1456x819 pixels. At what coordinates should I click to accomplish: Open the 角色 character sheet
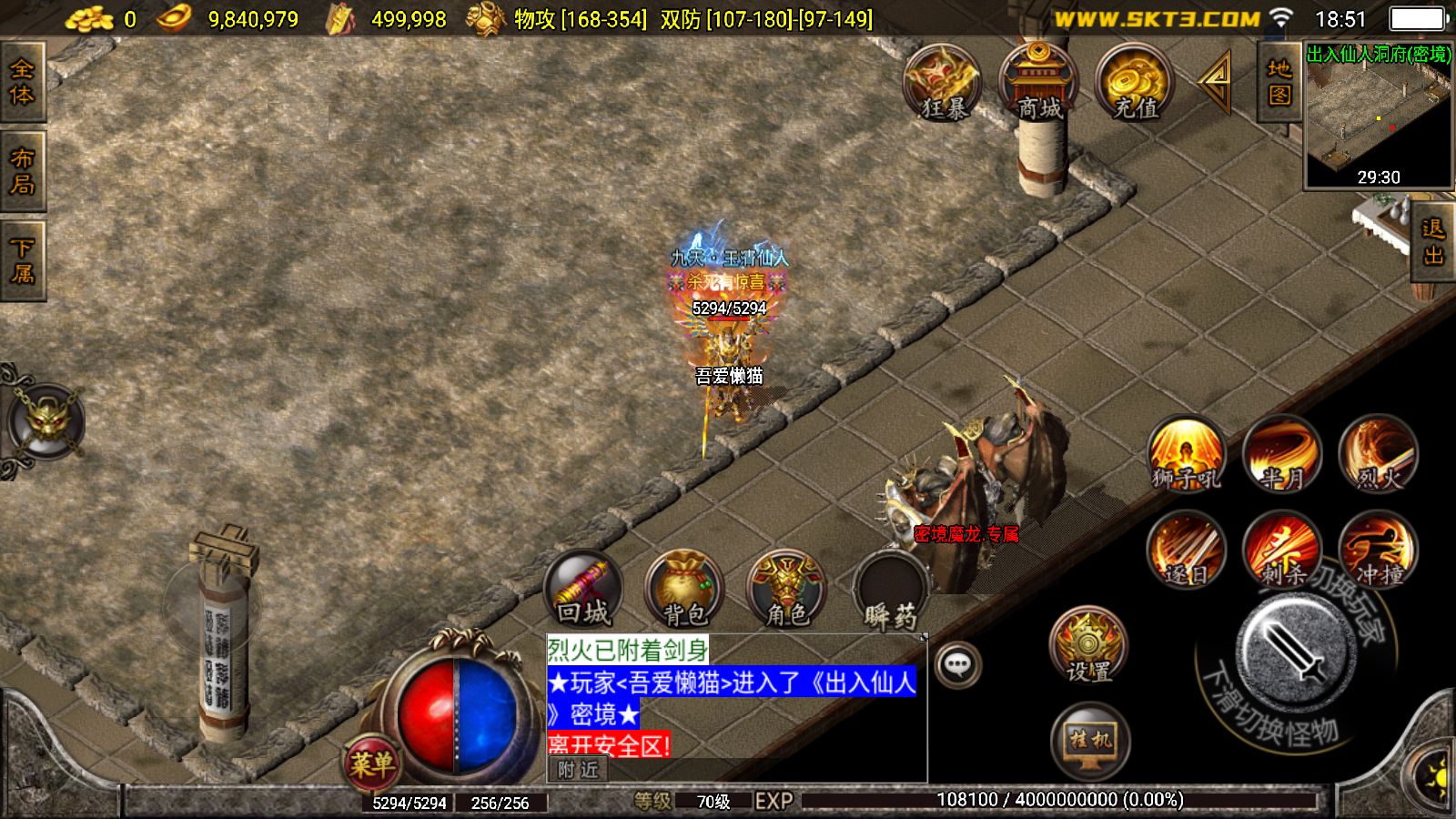point(787,590)
